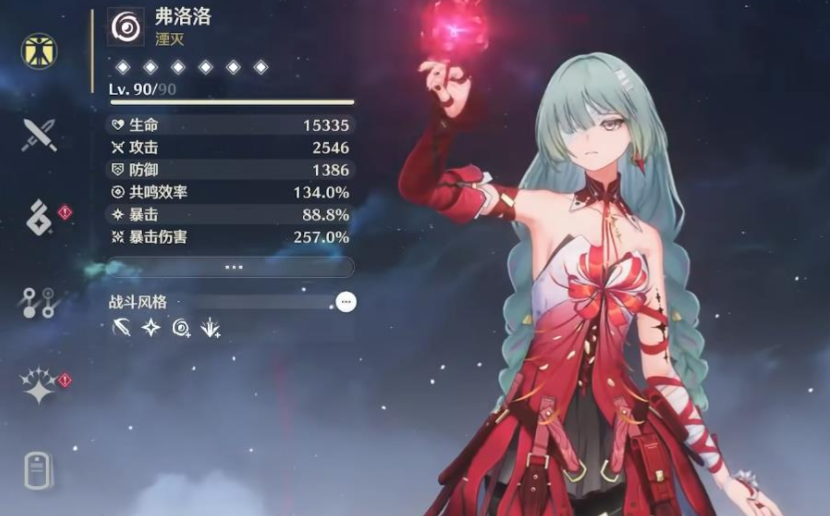Switch to the echoes tab with red alert
Image resolution: width=830 pixels, height=516 pixels.
(40, 216)
